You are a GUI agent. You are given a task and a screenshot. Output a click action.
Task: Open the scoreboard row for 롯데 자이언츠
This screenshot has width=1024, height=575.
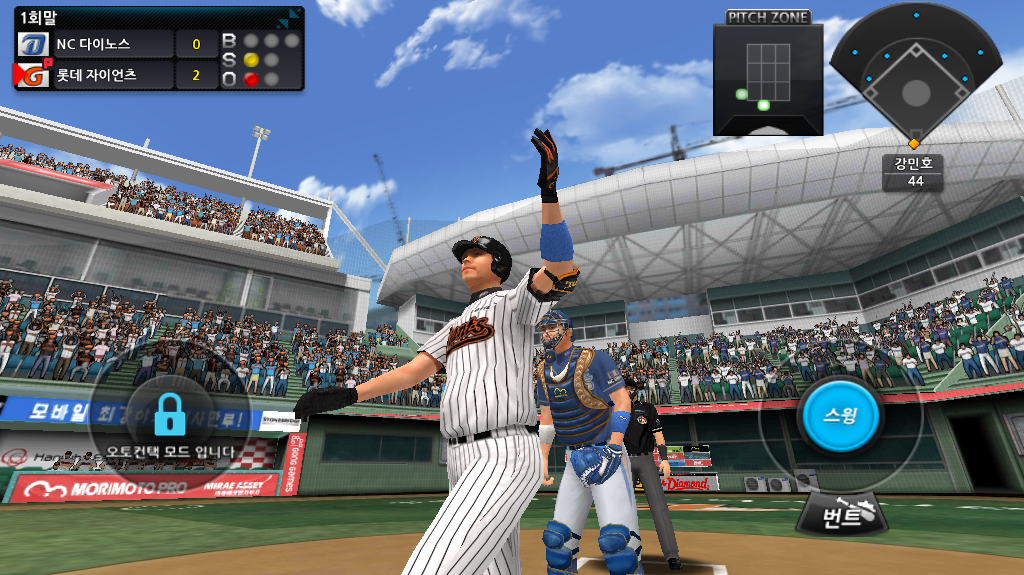[116, 75]
